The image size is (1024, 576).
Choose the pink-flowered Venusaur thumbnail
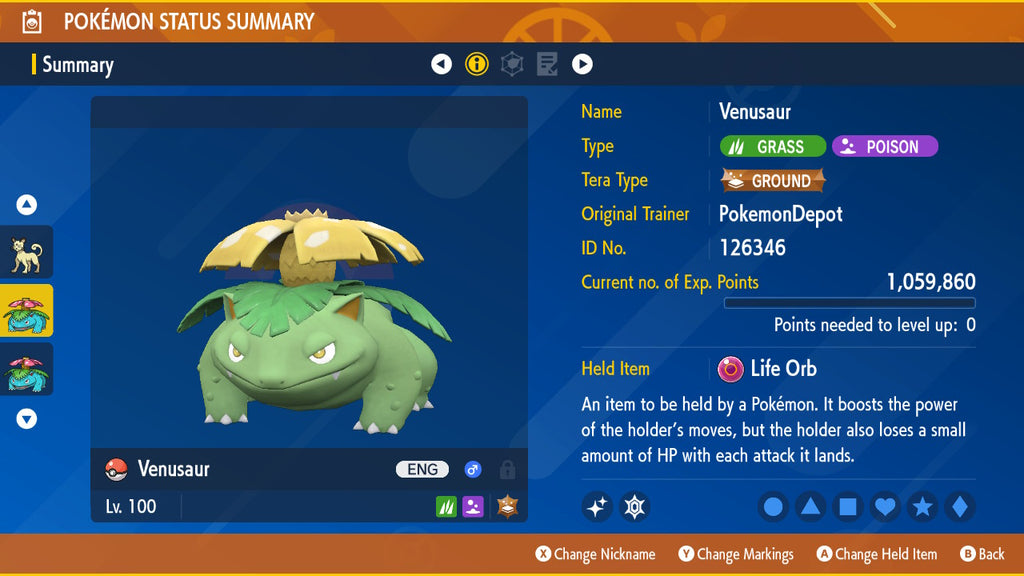click(26, 370)
